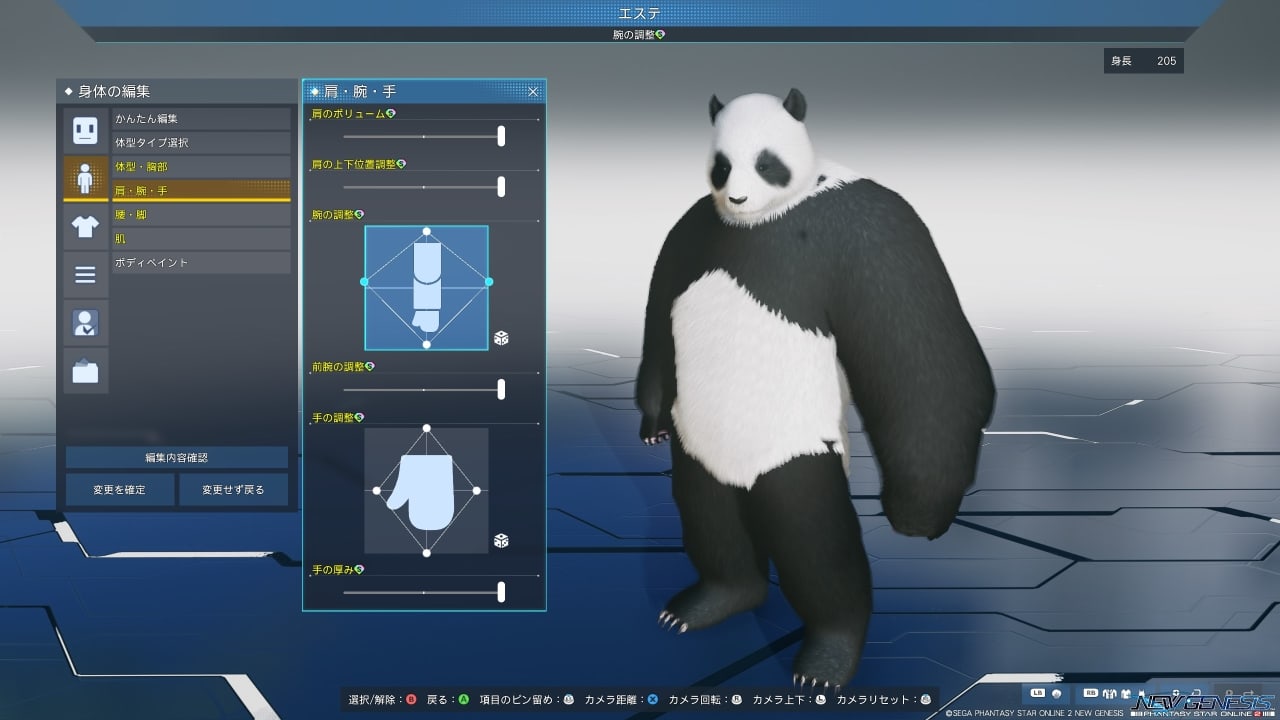The width and height of the screenshot is (1280, 720).
Task: Switch to the 腰・脚 category
Action: point(200,214)
